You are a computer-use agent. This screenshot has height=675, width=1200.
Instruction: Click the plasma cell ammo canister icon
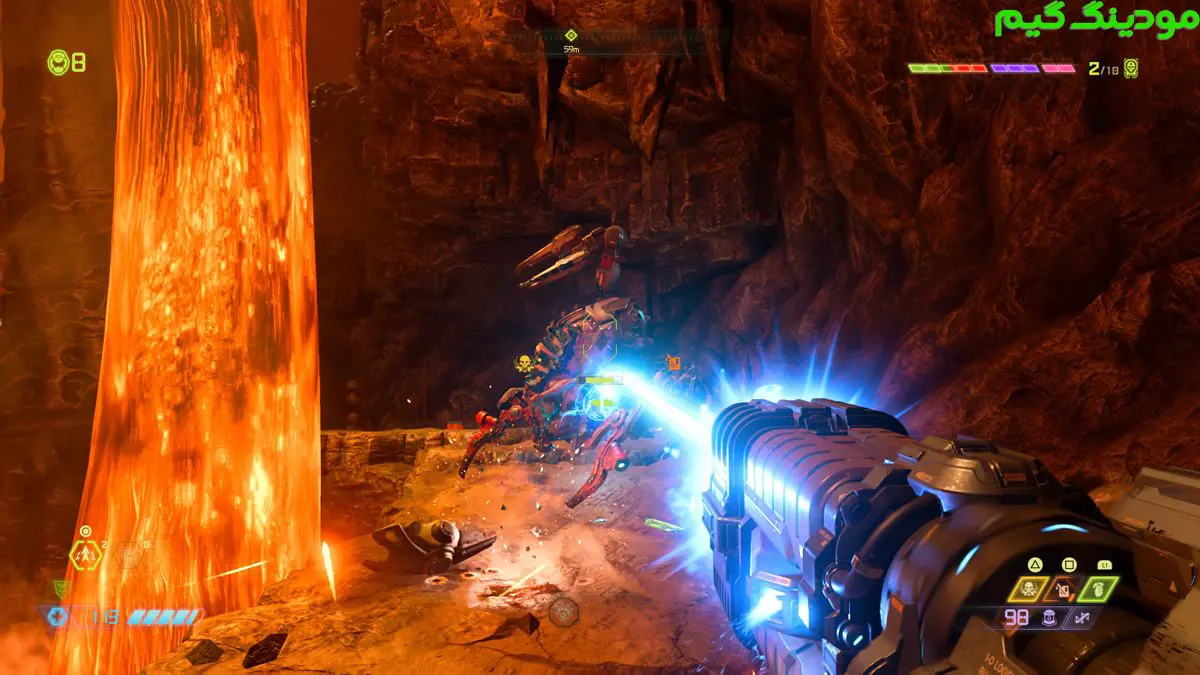tap(1051, 618)
